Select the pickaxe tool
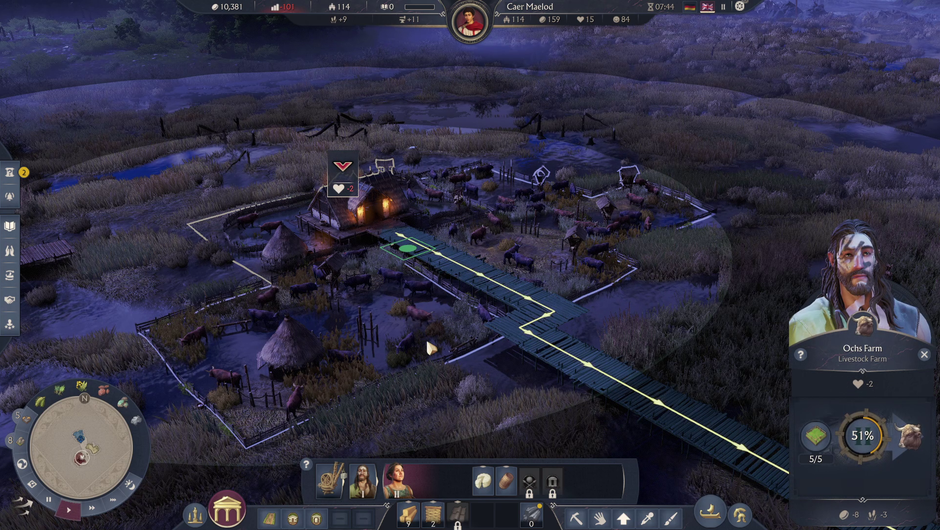This screenshot has height=530, width=940. (577, 518)
